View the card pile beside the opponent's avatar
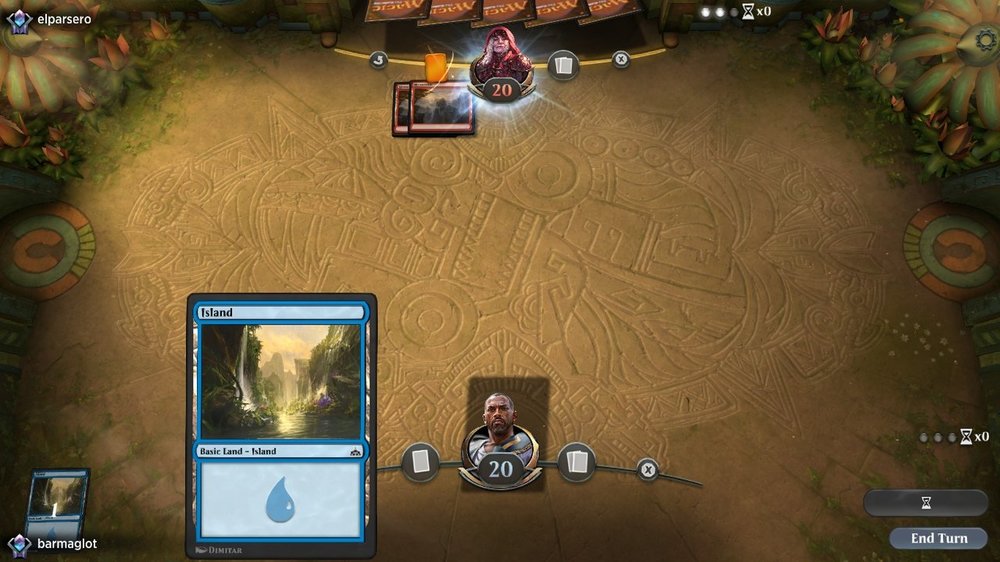This screenshot has width=1000, height=562. point(563,65)
